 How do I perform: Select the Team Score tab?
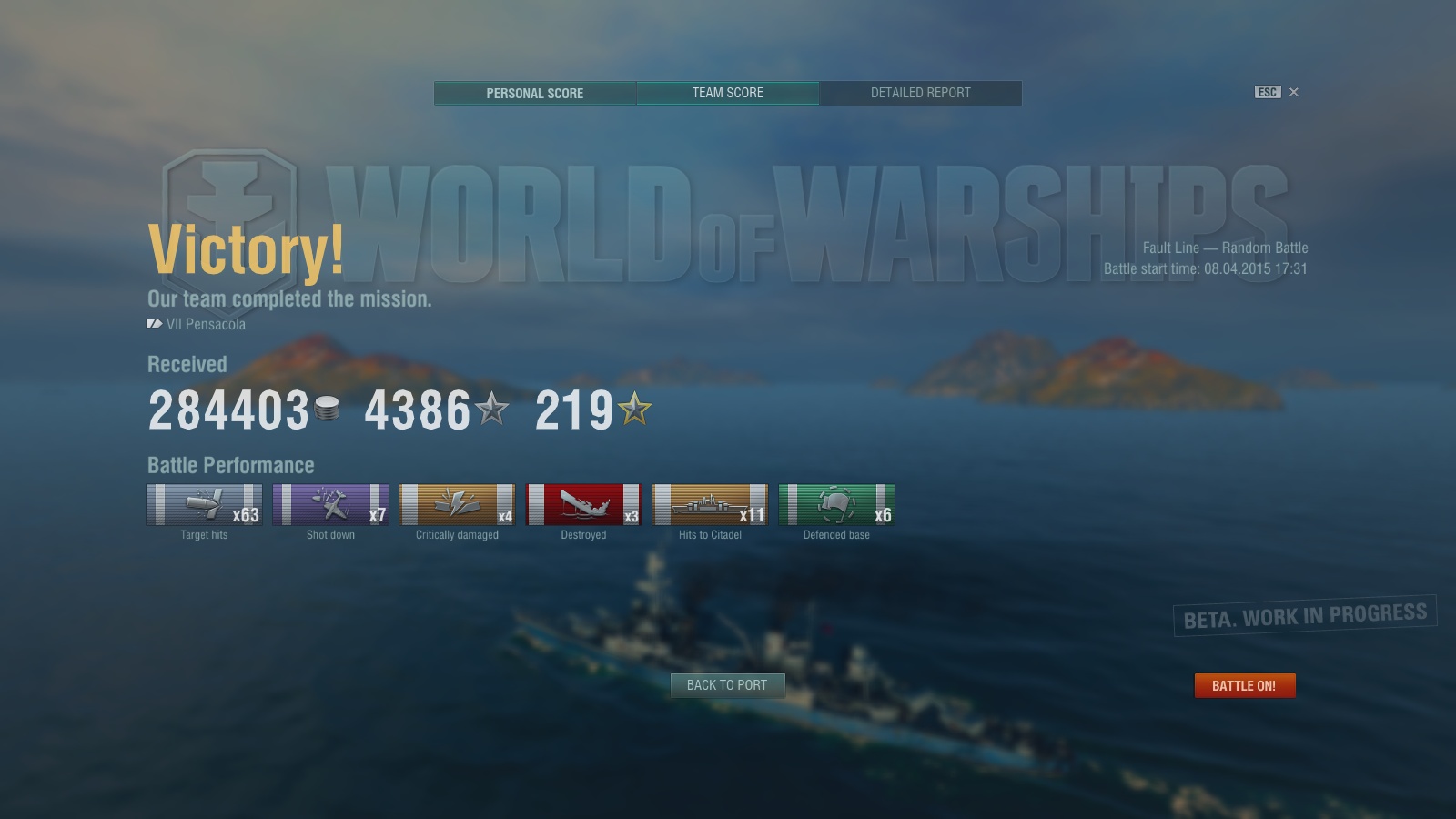point(727,93)
